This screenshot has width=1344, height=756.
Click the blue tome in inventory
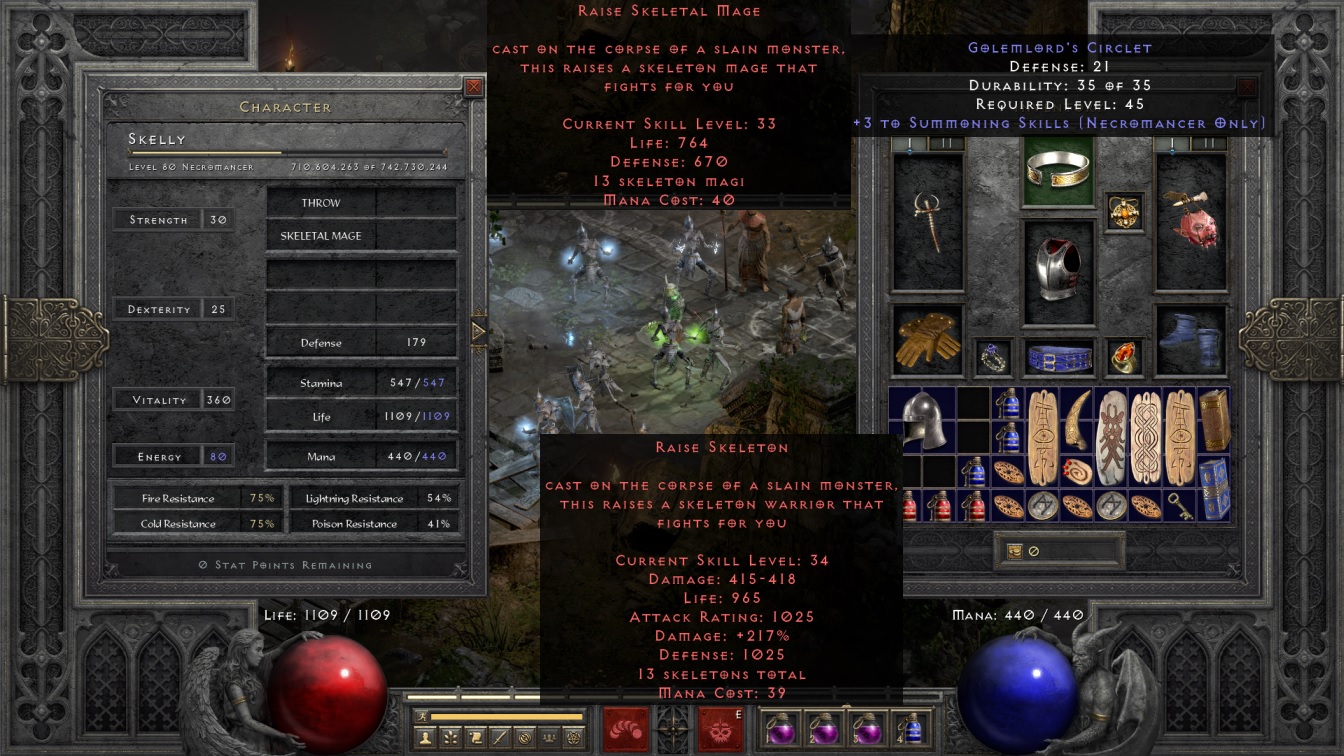click(x=1214, y=487)
